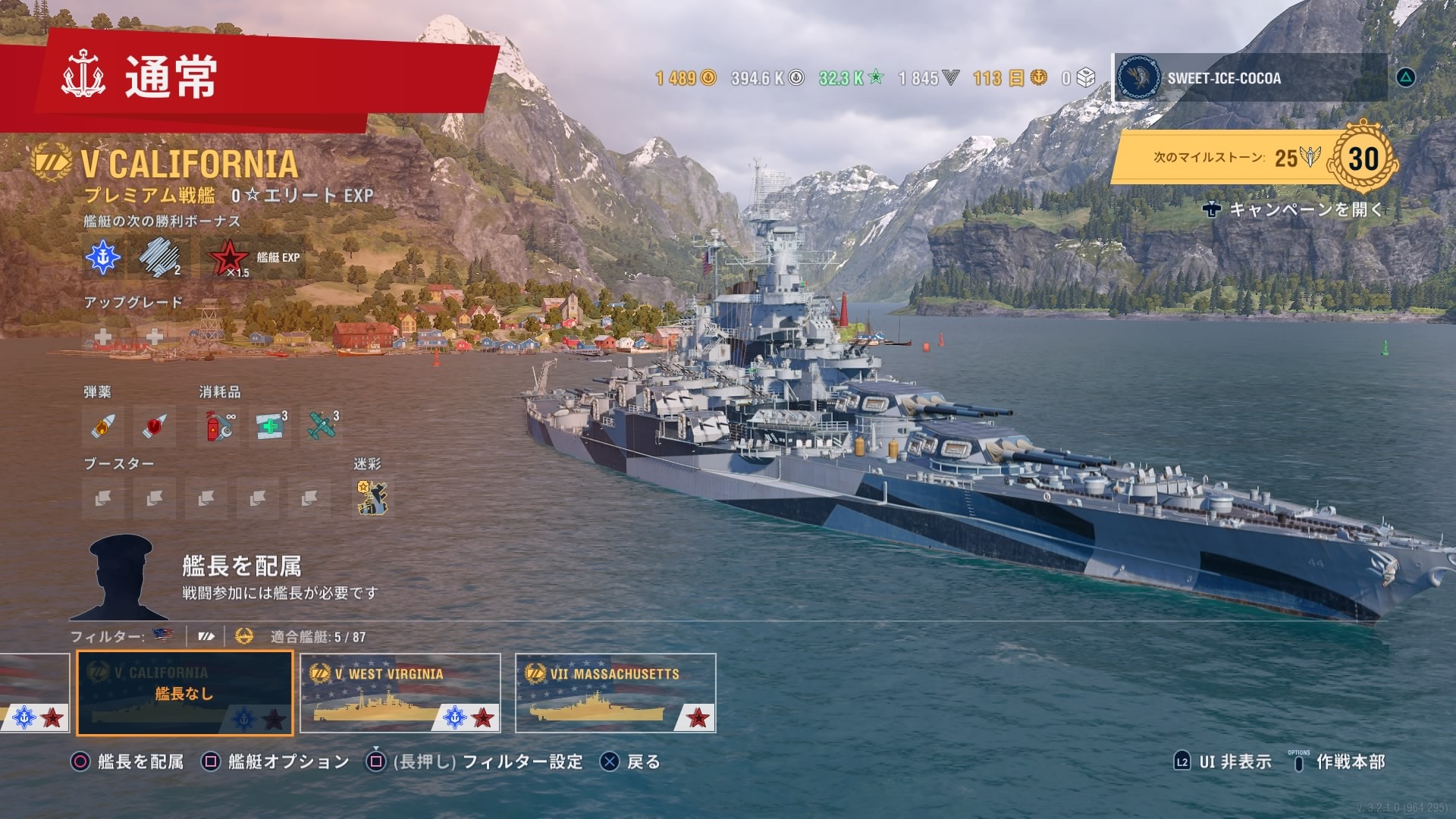Open the camouflage slot

[372, 498]
